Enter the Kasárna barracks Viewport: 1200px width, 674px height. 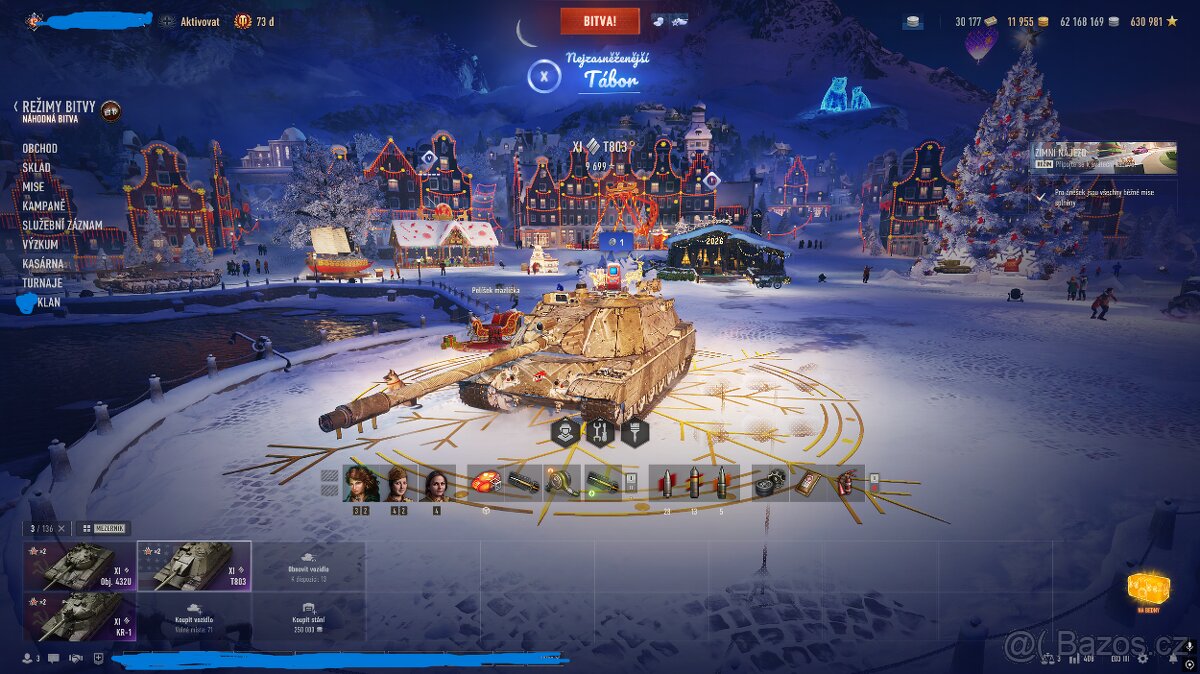[x=43, y=263]
